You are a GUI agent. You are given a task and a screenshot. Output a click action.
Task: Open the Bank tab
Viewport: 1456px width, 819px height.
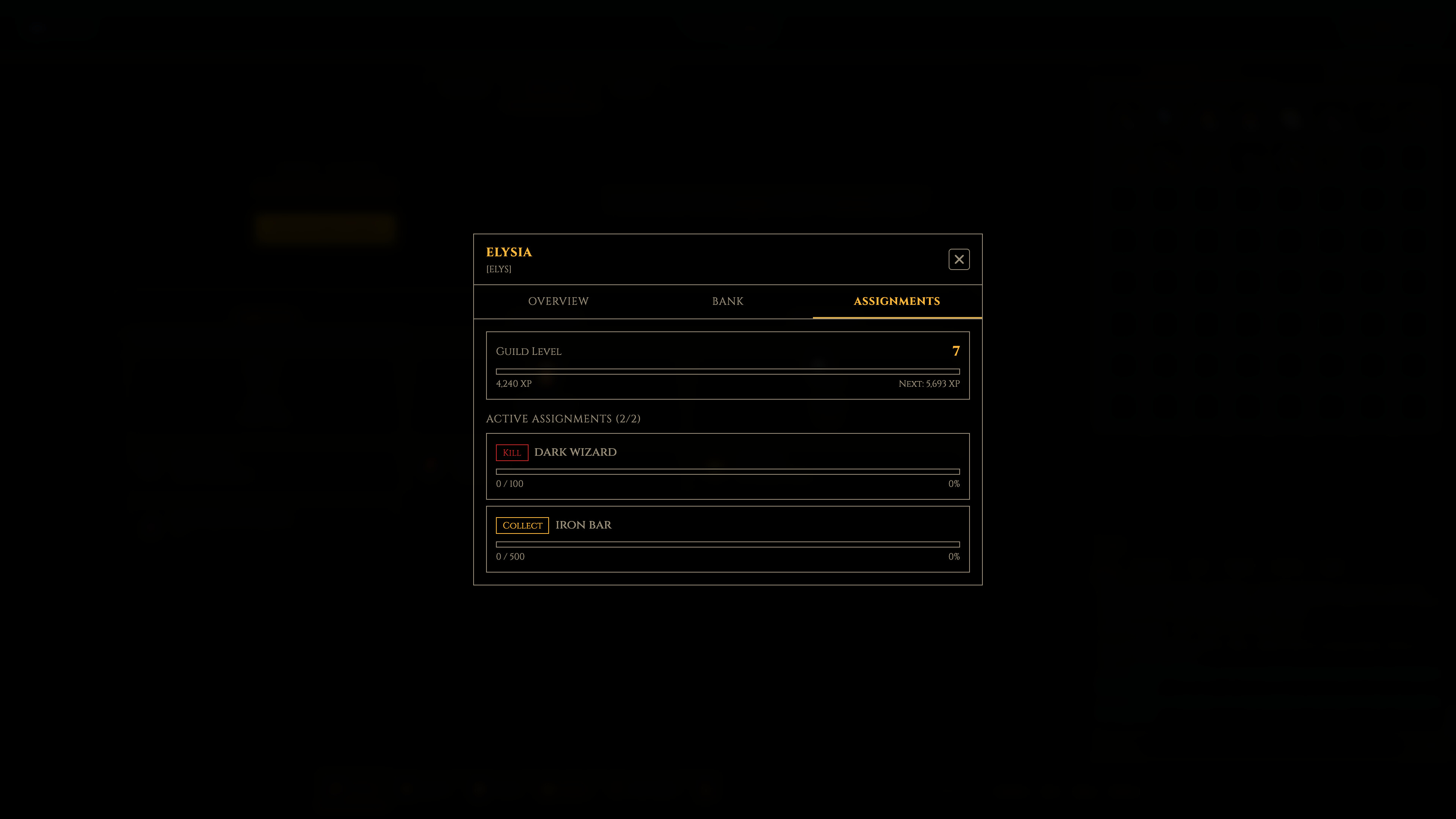pos(727,301)
